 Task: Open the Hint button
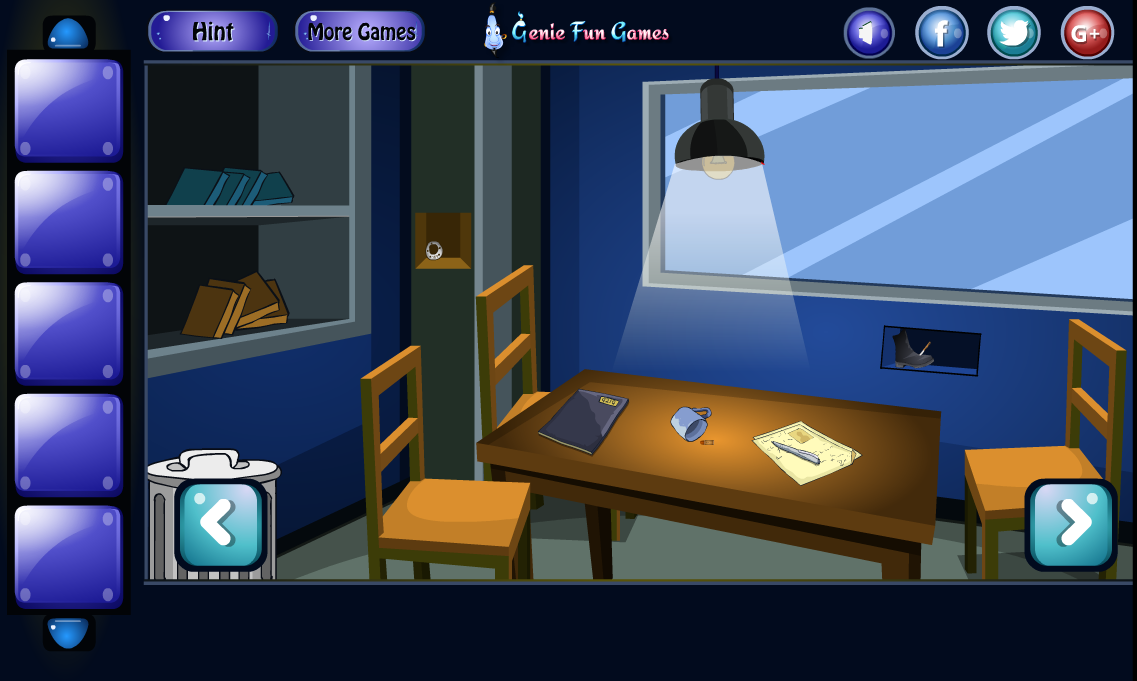click(x=212, y=31)
